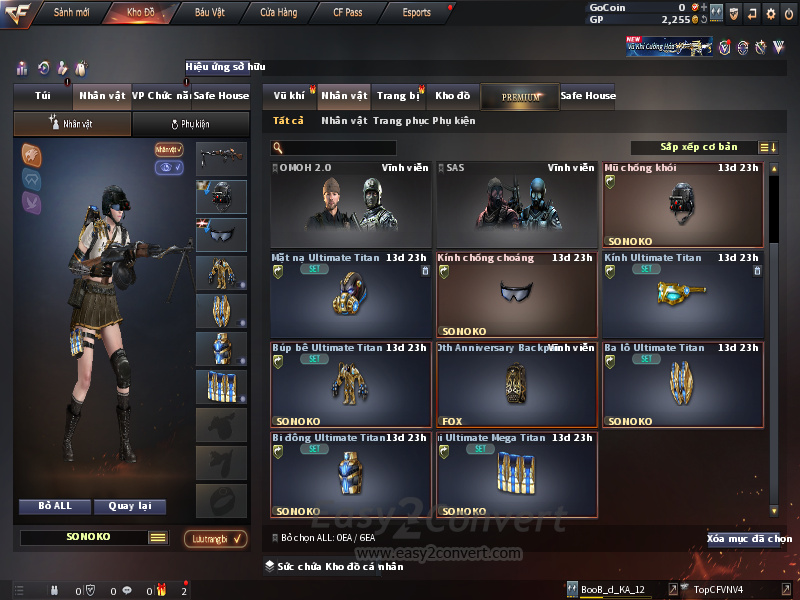
Task: Filter items by Trang phục
Action: coord(400,121)
